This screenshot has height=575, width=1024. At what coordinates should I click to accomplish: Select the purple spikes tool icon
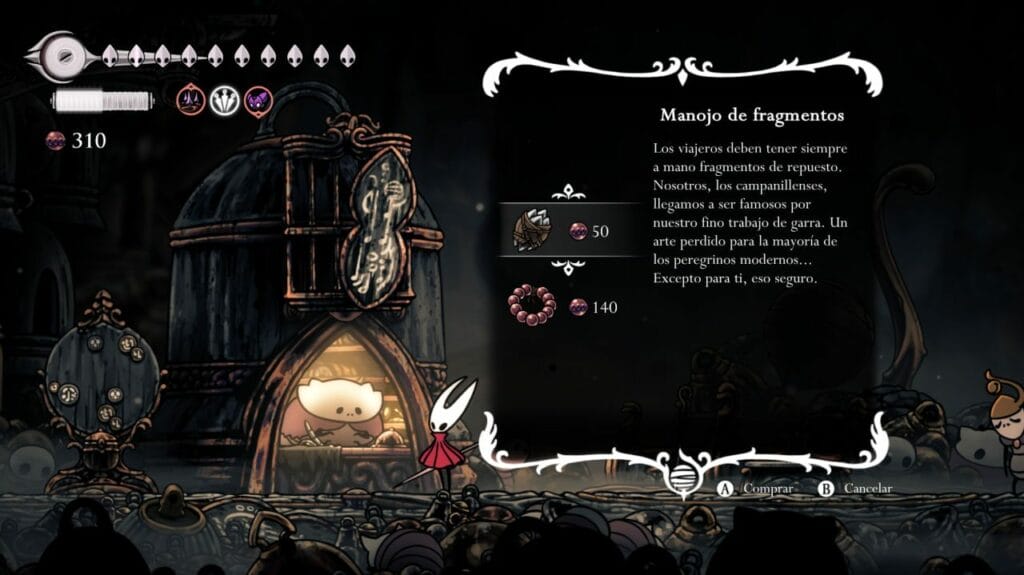pos(190,99)
